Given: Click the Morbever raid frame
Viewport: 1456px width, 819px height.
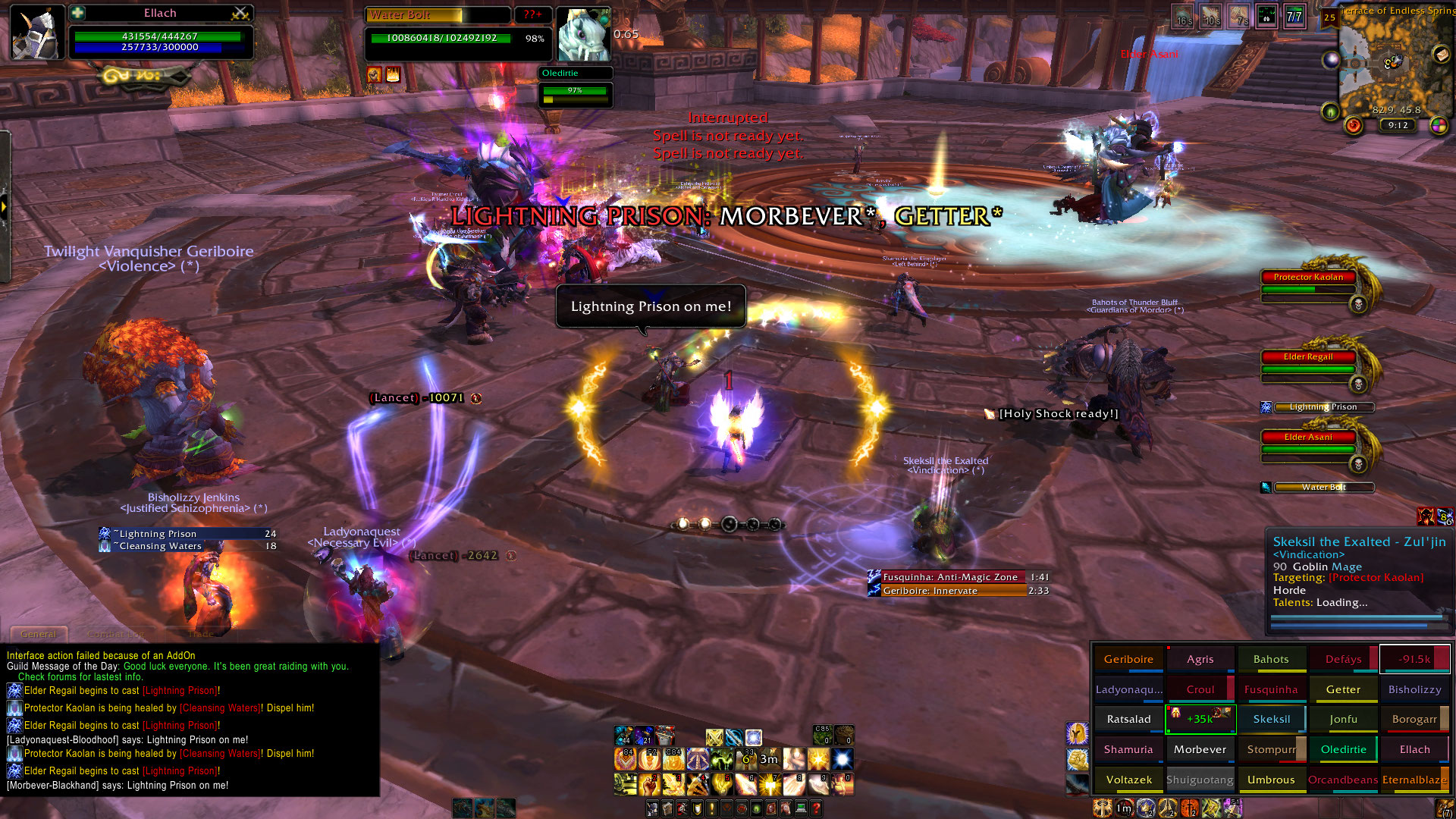Looking at the screenshot, I should click(1200, 749).
